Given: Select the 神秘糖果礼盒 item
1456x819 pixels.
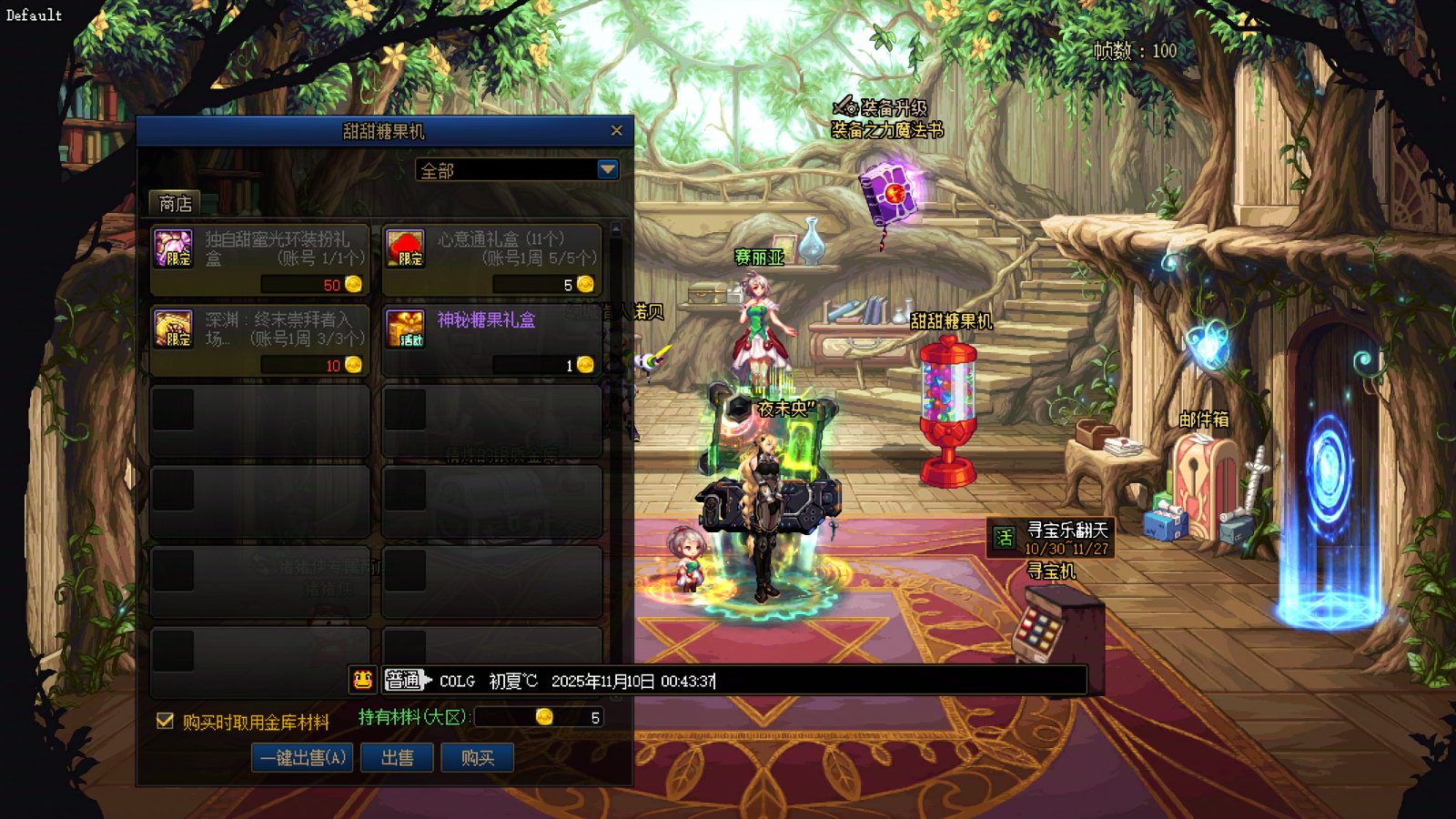Looking at the screenshot, I should click(x=491, y=340).
